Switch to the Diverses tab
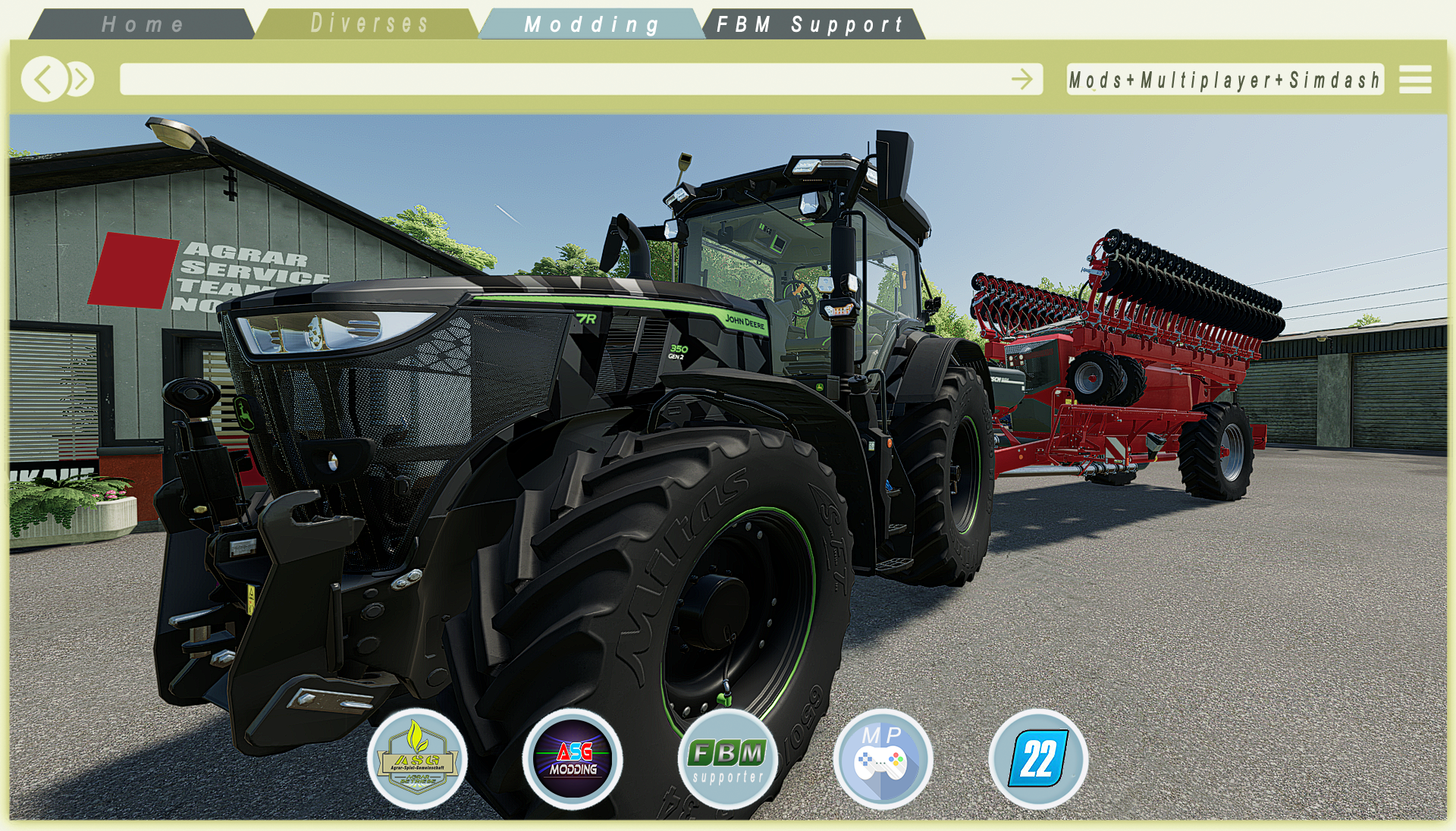The height and width of the screenshot is (831, 1456). pos(369,24)
